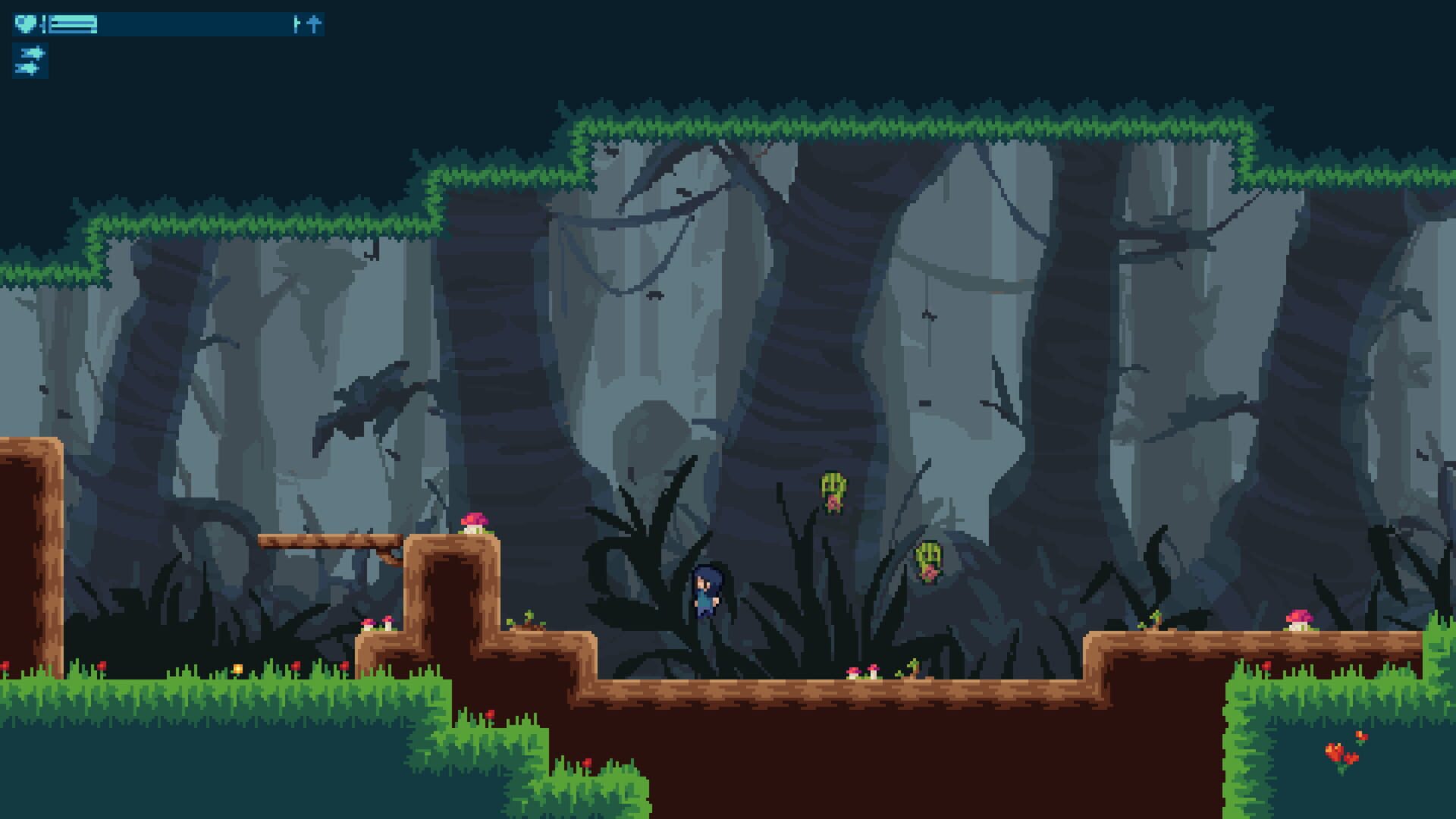The width and height of the screenshot is (1456, 819).
Task: Click the glowing yellow flower on the left grass
Action: [238, 668]
